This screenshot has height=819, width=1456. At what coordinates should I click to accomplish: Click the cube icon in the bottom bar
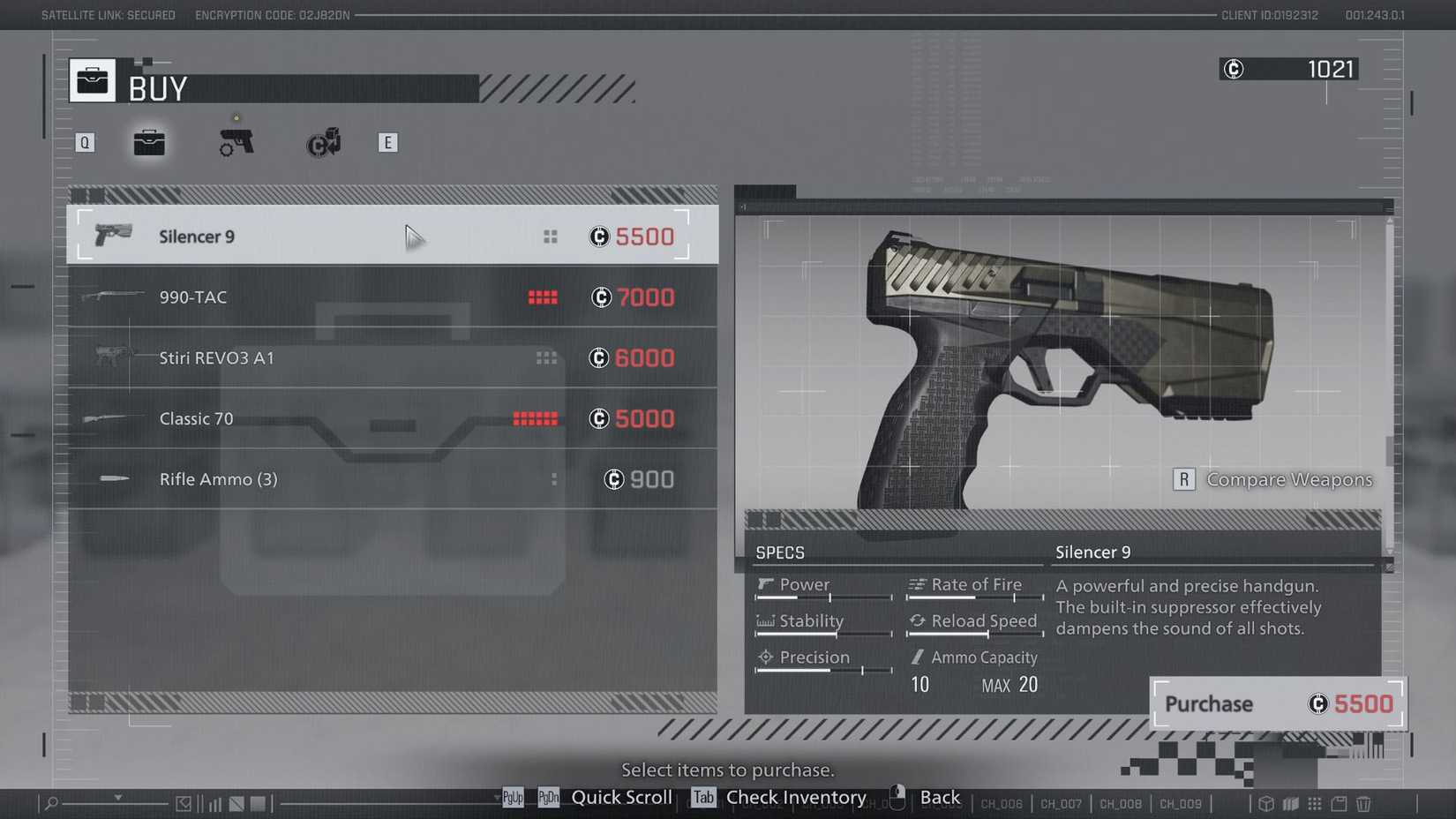click(1265, 804)
